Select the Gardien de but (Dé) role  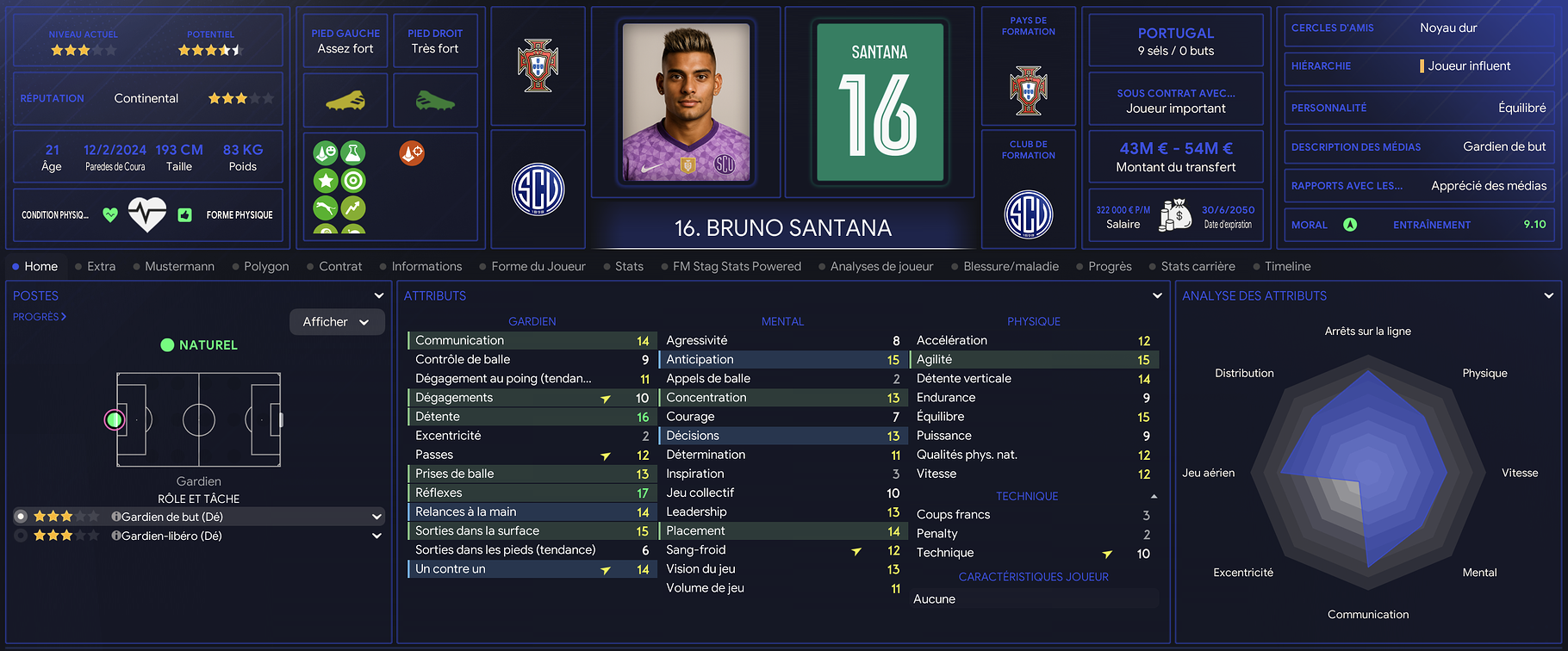point(172,517)
